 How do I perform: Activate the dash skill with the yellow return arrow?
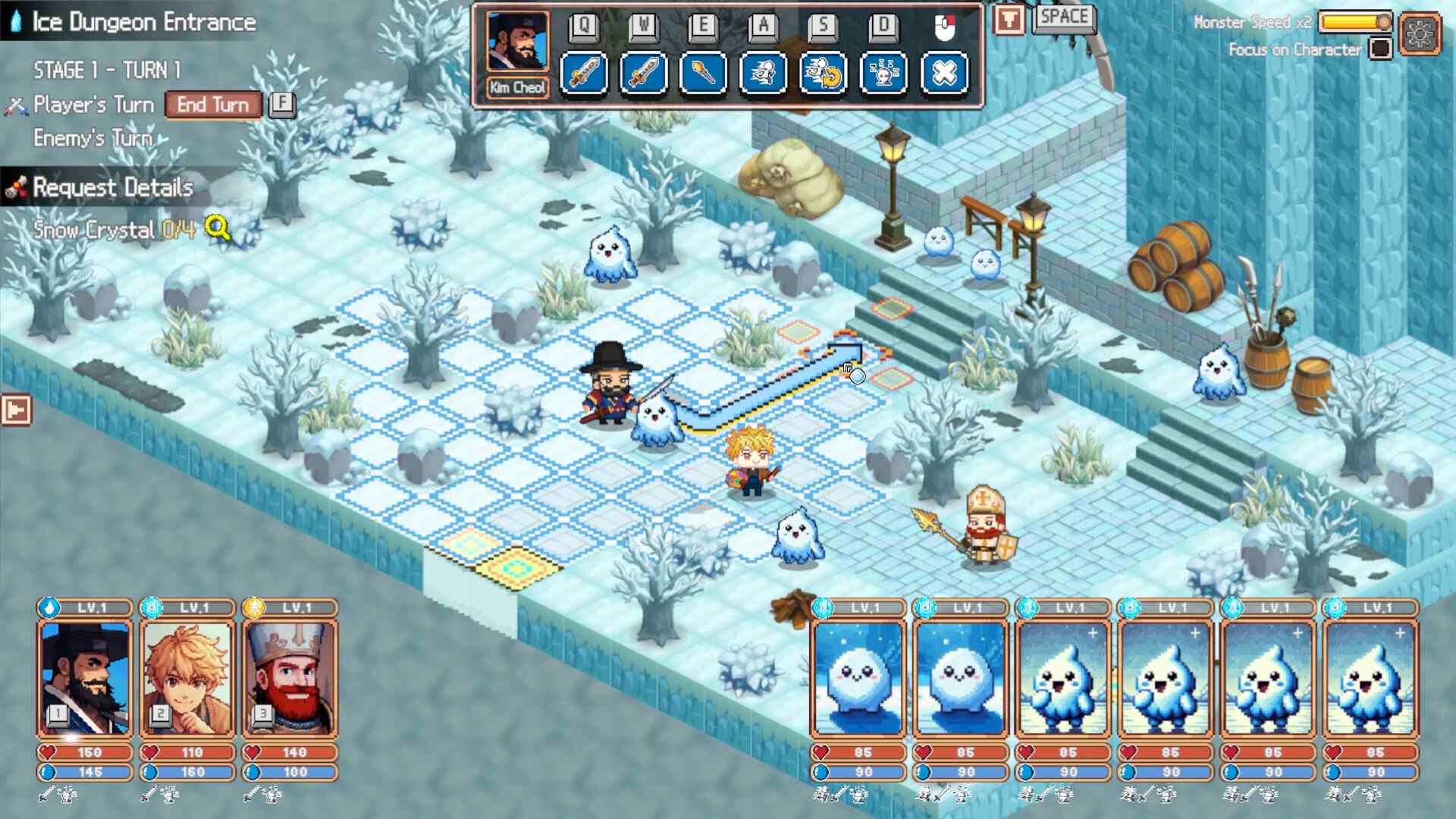tap(824, 74)
